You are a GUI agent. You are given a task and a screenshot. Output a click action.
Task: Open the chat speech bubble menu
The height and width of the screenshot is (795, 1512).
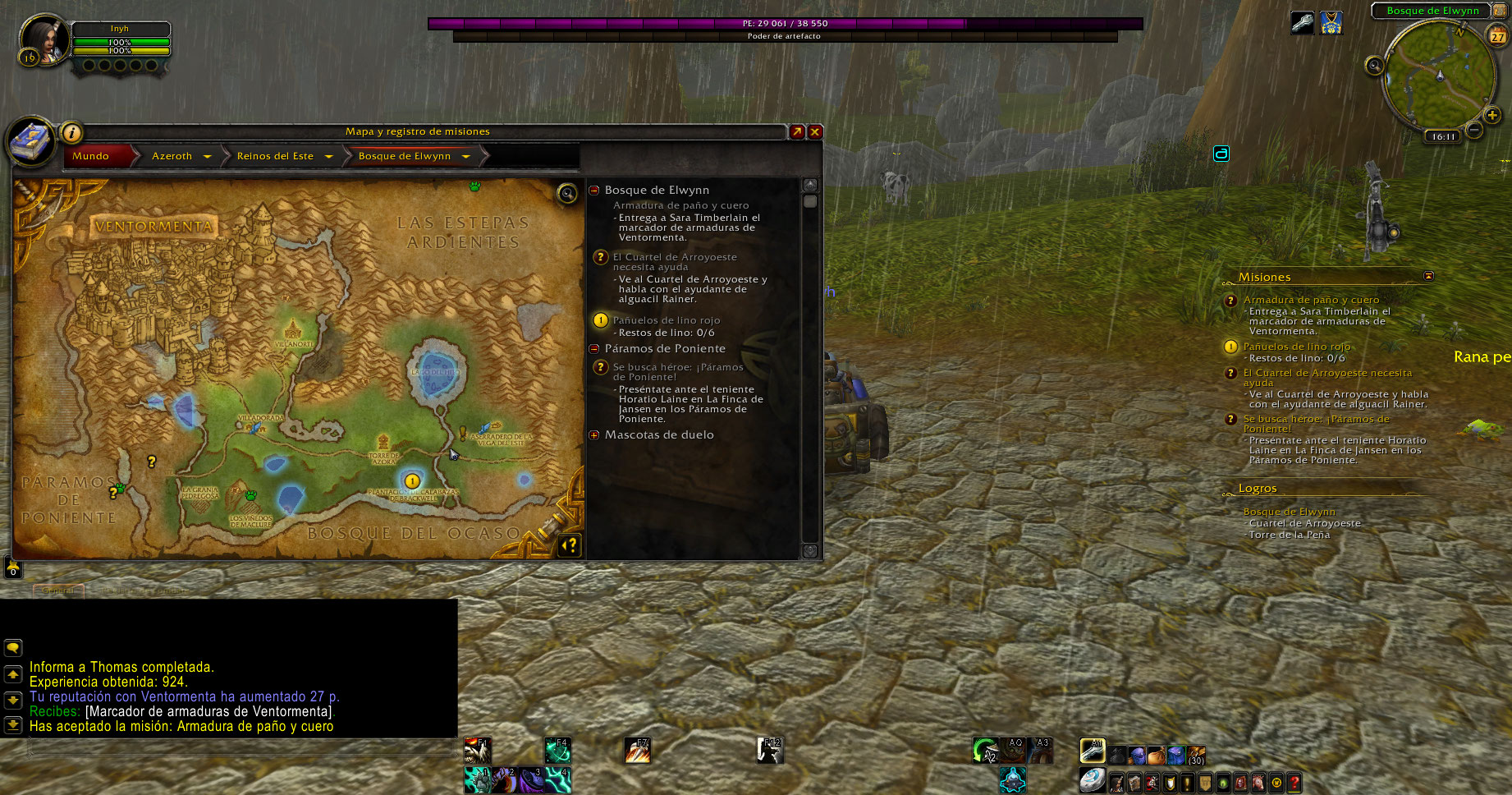tap(13, 648)
